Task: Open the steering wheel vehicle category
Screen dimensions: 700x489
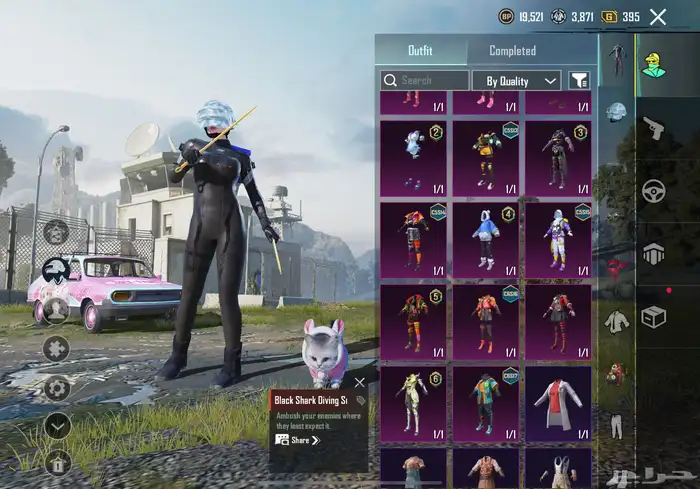Action: 654,190
